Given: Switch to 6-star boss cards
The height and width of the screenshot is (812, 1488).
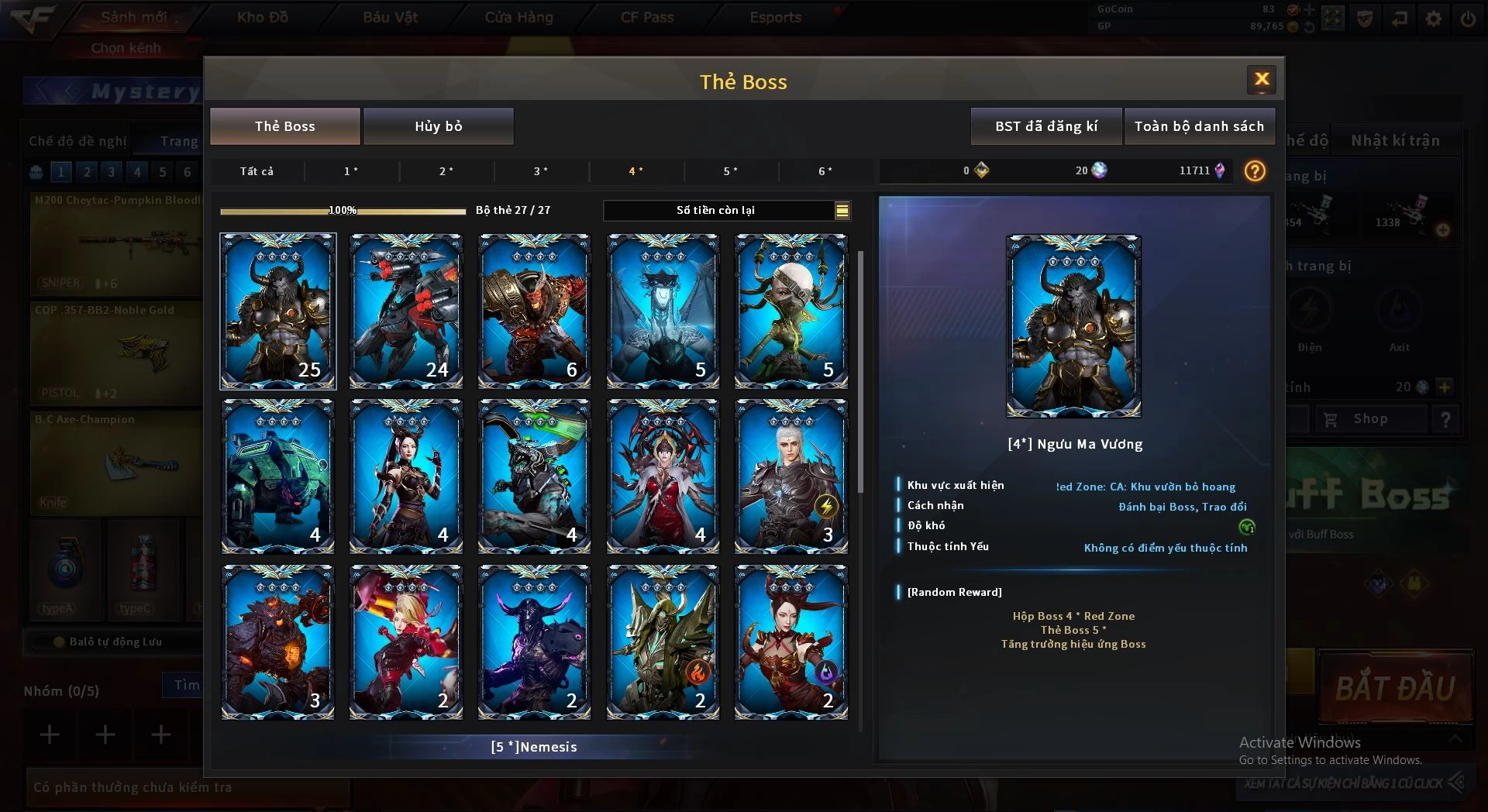Looking at the screenshot, I should coord(825,171).
